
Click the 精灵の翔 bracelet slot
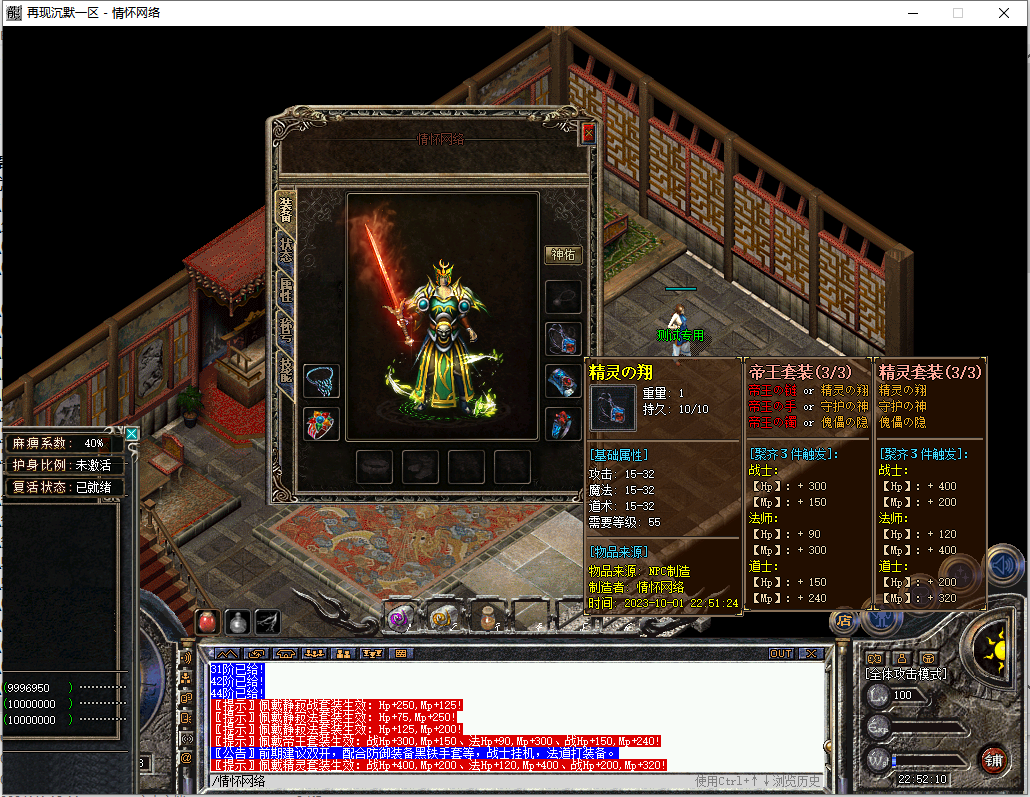pos(562,338)
